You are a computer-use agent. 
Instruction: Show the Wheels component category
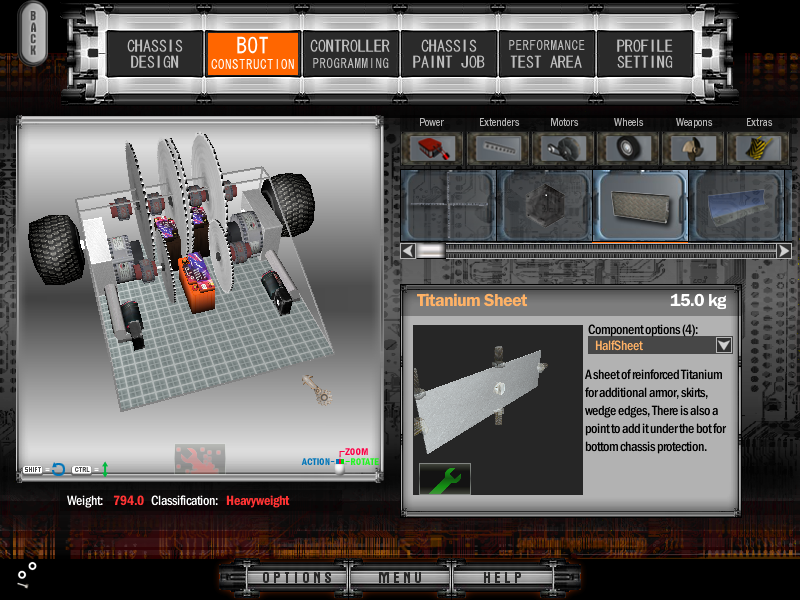[629, 148]
